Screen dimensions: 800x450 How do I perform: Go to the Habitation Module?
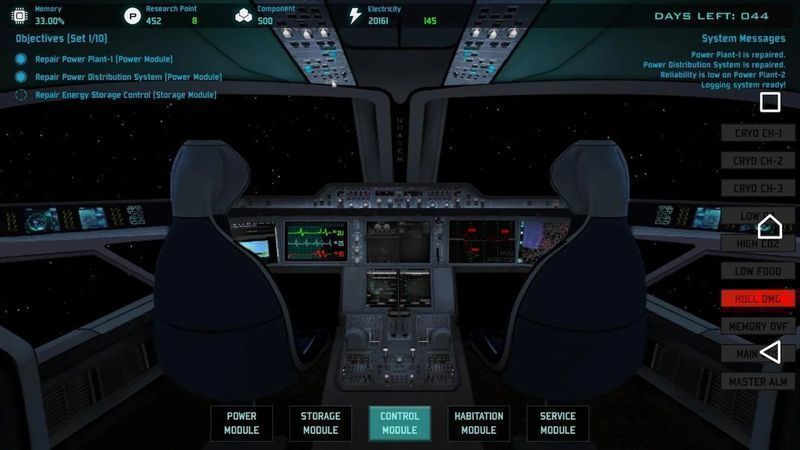[478, 423]
